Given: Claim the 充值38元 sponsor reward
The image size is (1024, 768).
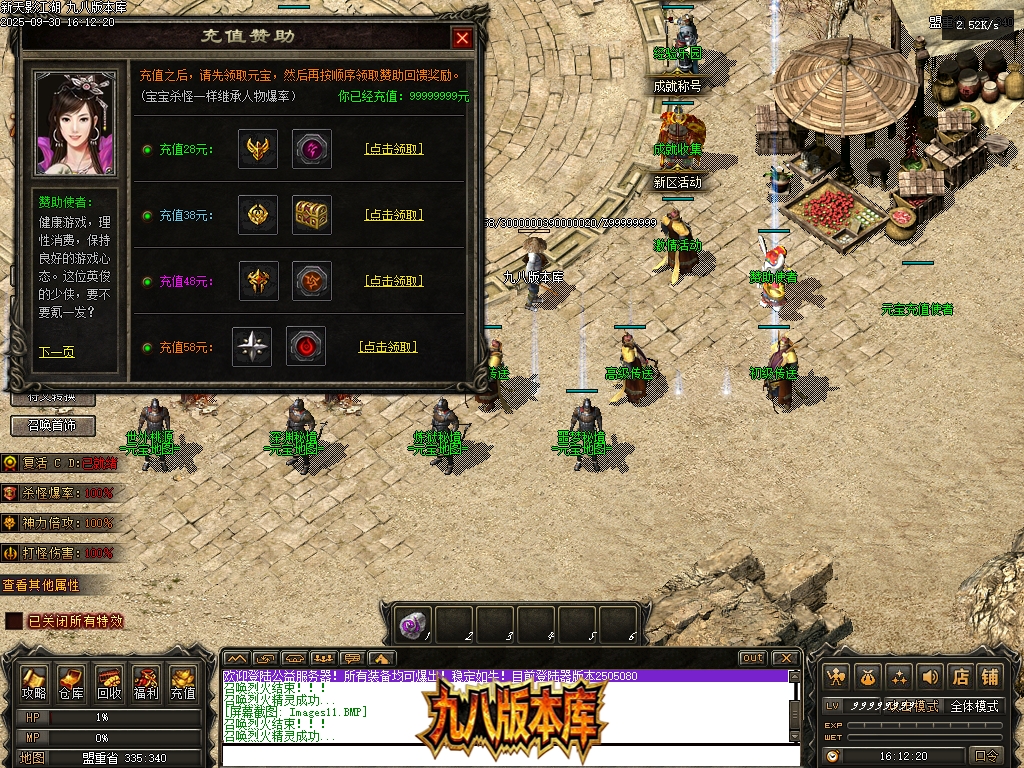Looking at the screenshot, I should (393, 215).
